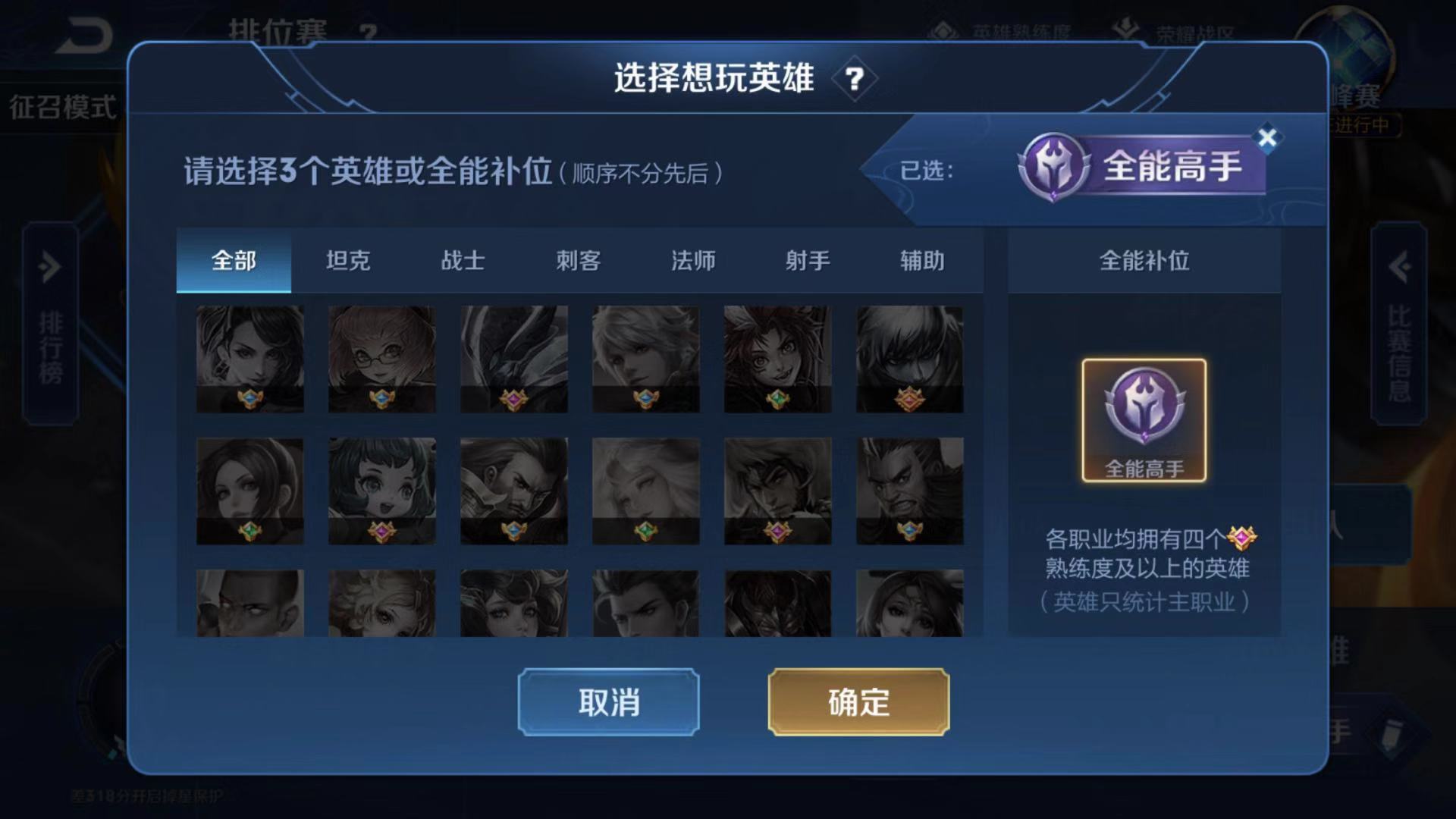Toggle selection of the top-left hero portrait
The height and width of the screenshot is (819, 1456).
point(249,358)
